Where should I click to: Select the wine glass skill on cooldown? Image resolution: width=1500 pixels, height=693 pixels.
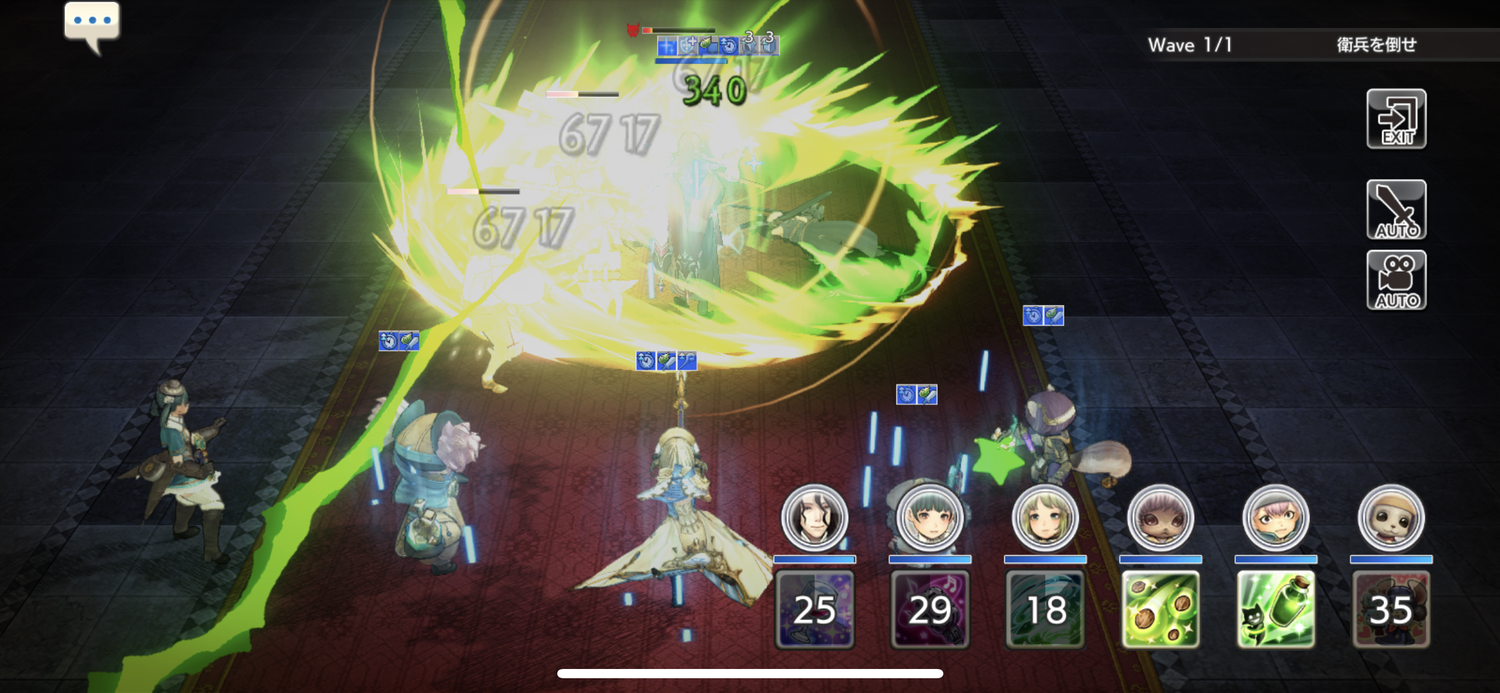(x=815, y=608)
